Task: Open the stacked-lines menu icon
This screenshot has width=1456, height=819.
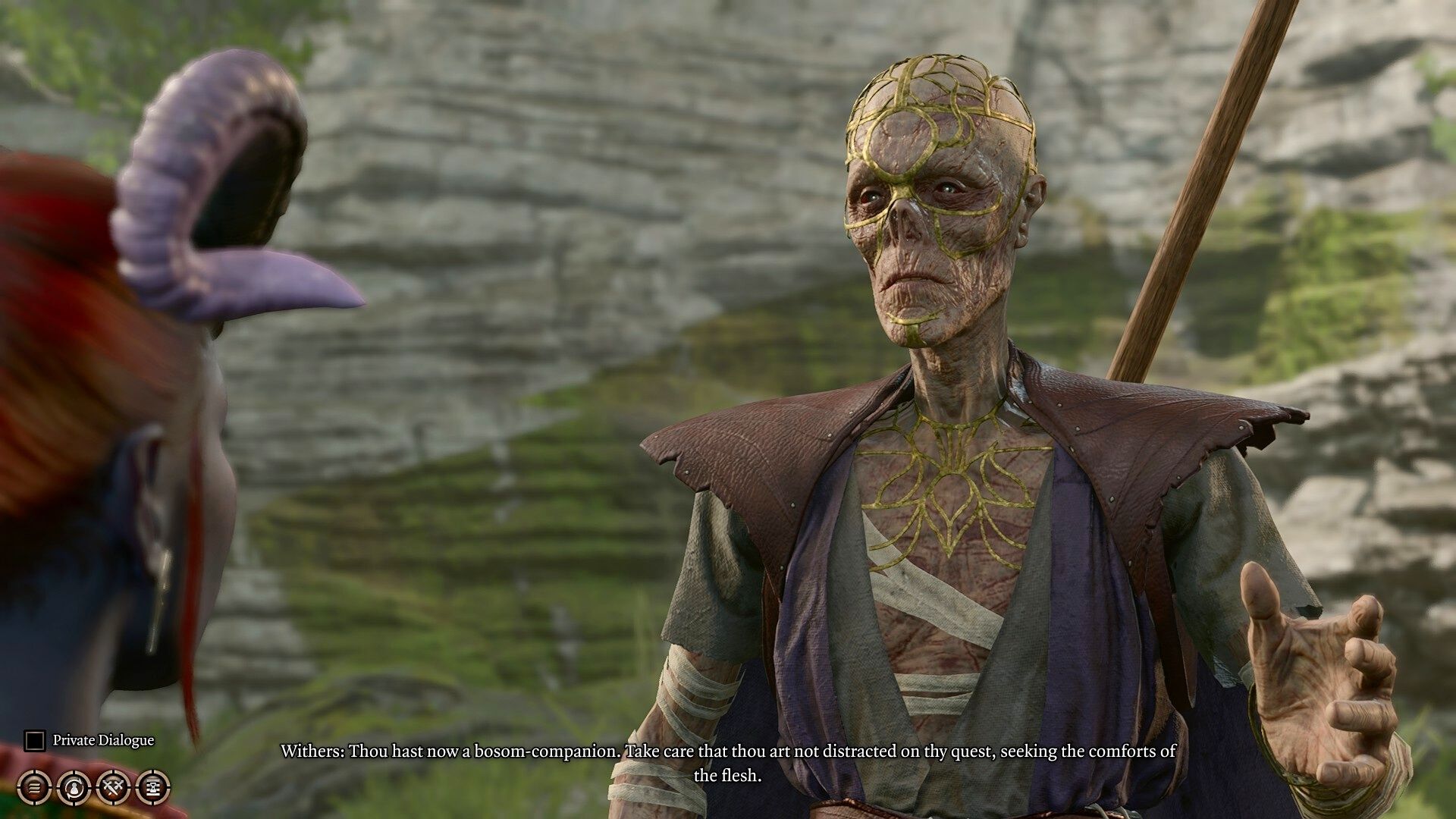Action: point(34,787)
